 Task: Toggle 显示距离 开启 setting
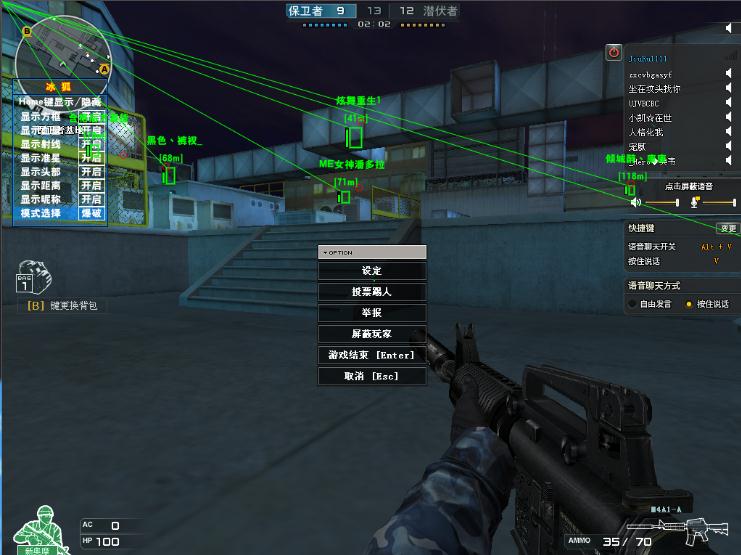click(x=91, y=186)
